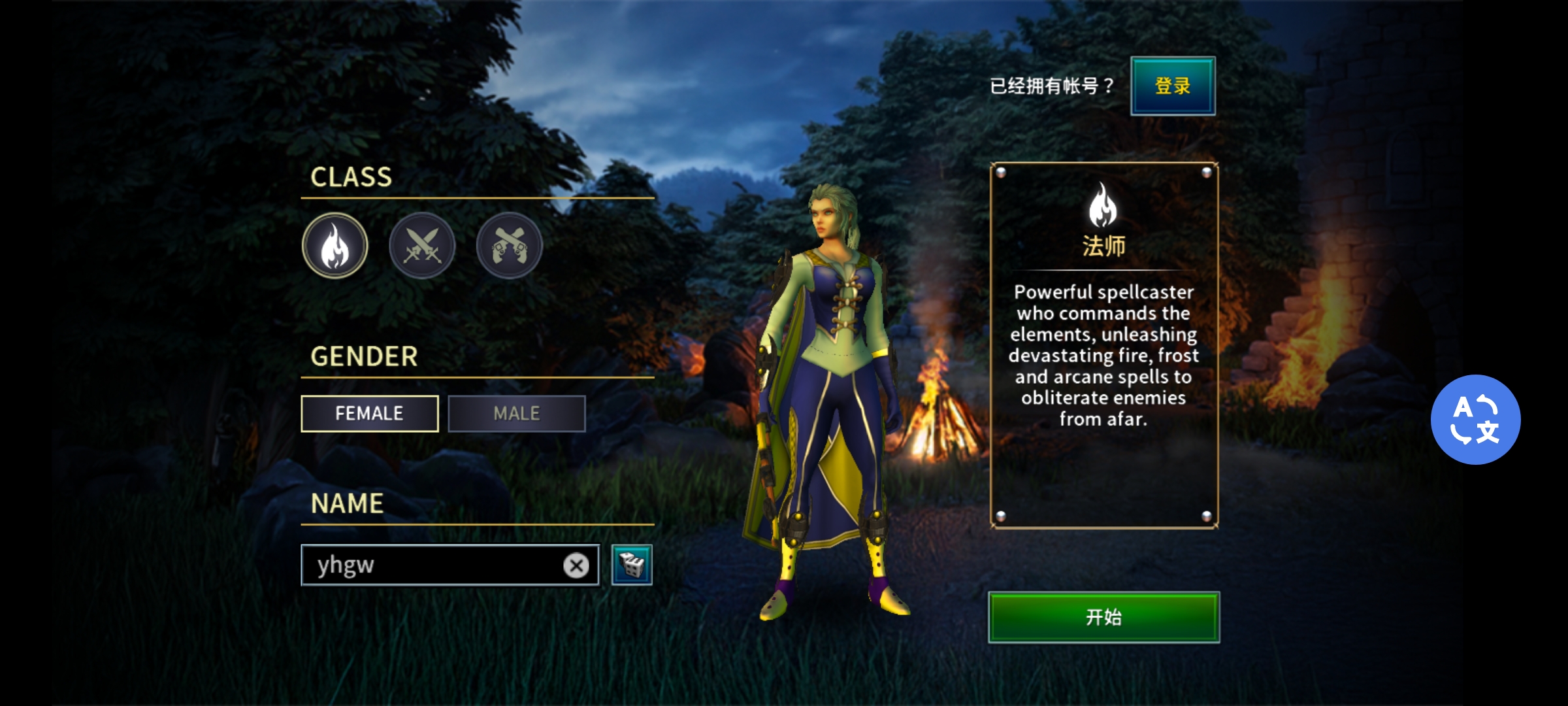Tap the green 开始 start button
The width and height of the screenshot is (1568, 706).
click(1103, 617)
